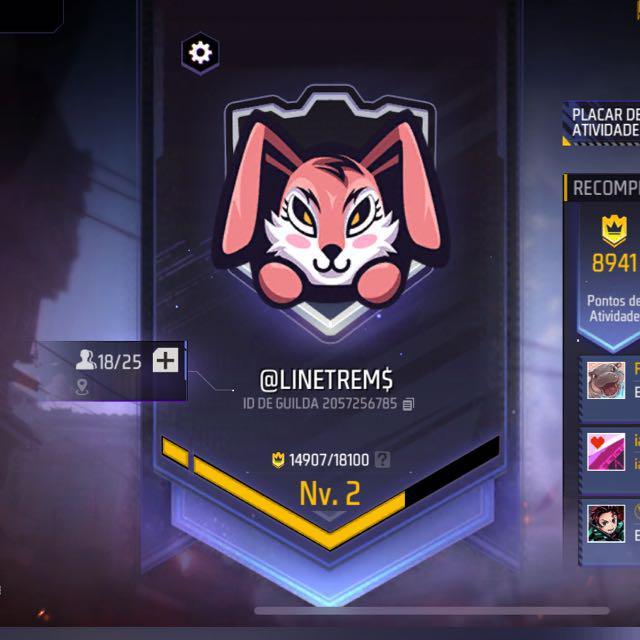Expand the arrow below Nv. 2
The image size is (640, 640).
[x=329, y=517]
